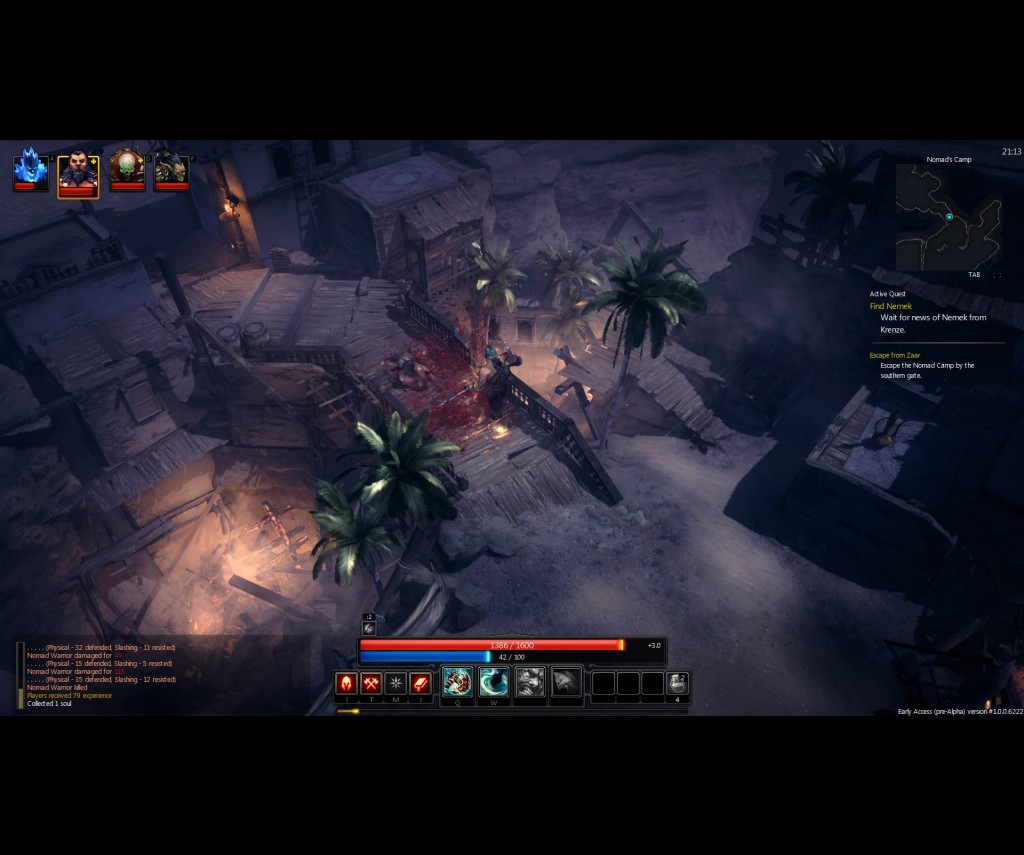The height and width of the screenshot is (855, 1024).
Task: Trigger the grey bearded warrior ability
Action: pyautogui.click(x=530, y=682)
